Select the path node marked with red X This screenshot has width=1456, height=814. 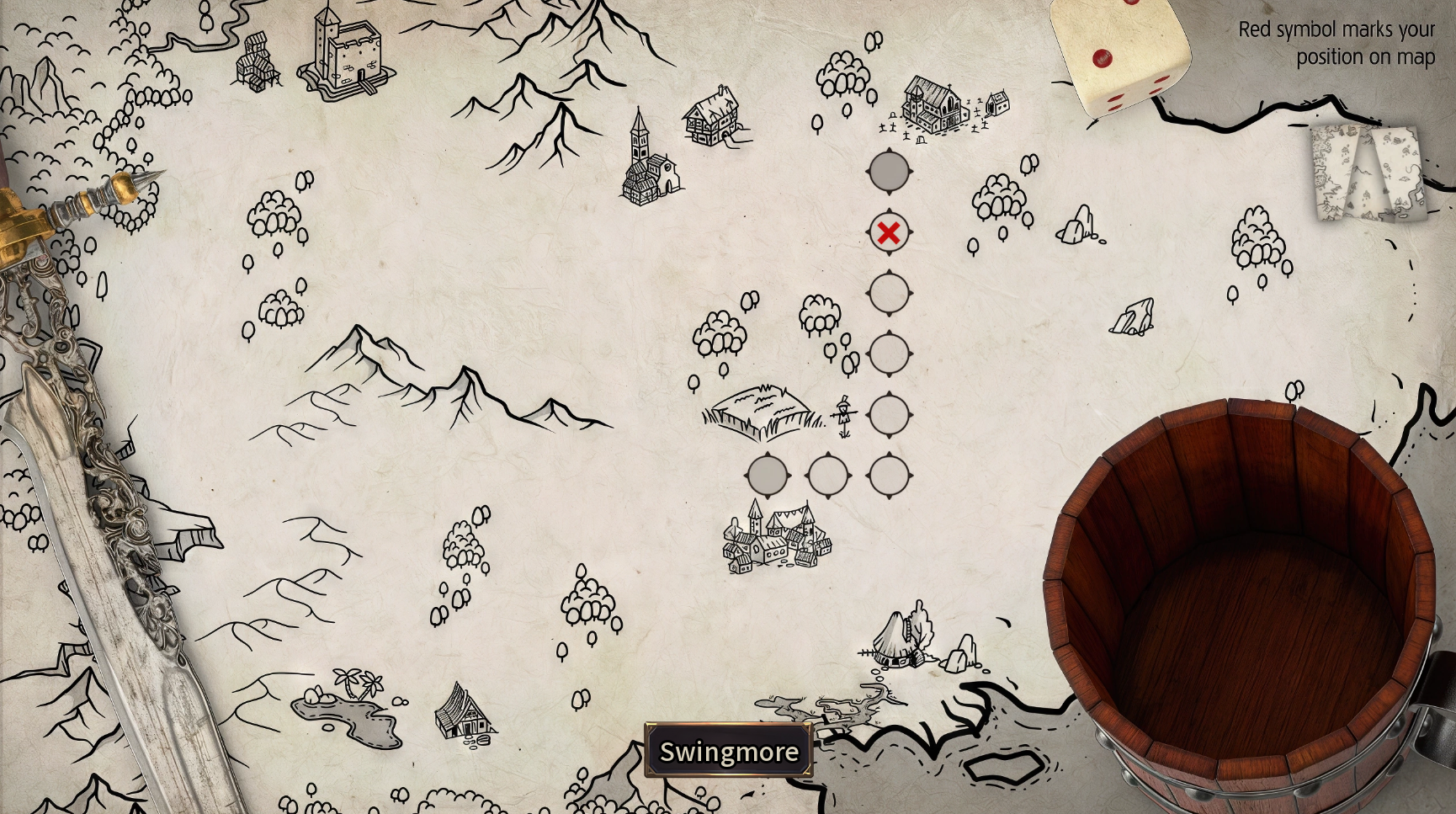coord(889,233)
